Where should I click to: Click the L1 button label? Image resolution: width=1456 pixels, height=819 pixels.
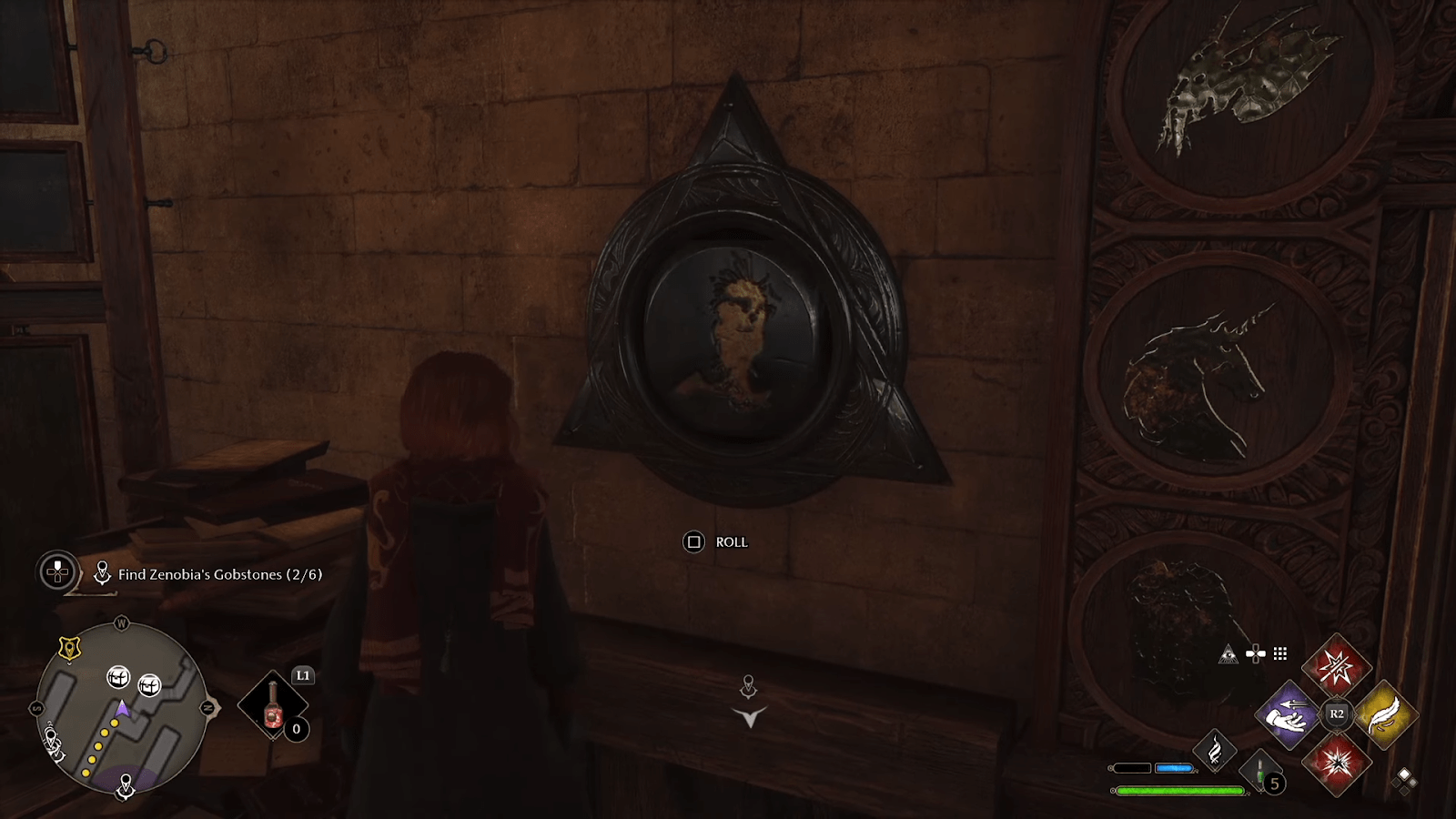pyautogui.click(x=301, y=675)
